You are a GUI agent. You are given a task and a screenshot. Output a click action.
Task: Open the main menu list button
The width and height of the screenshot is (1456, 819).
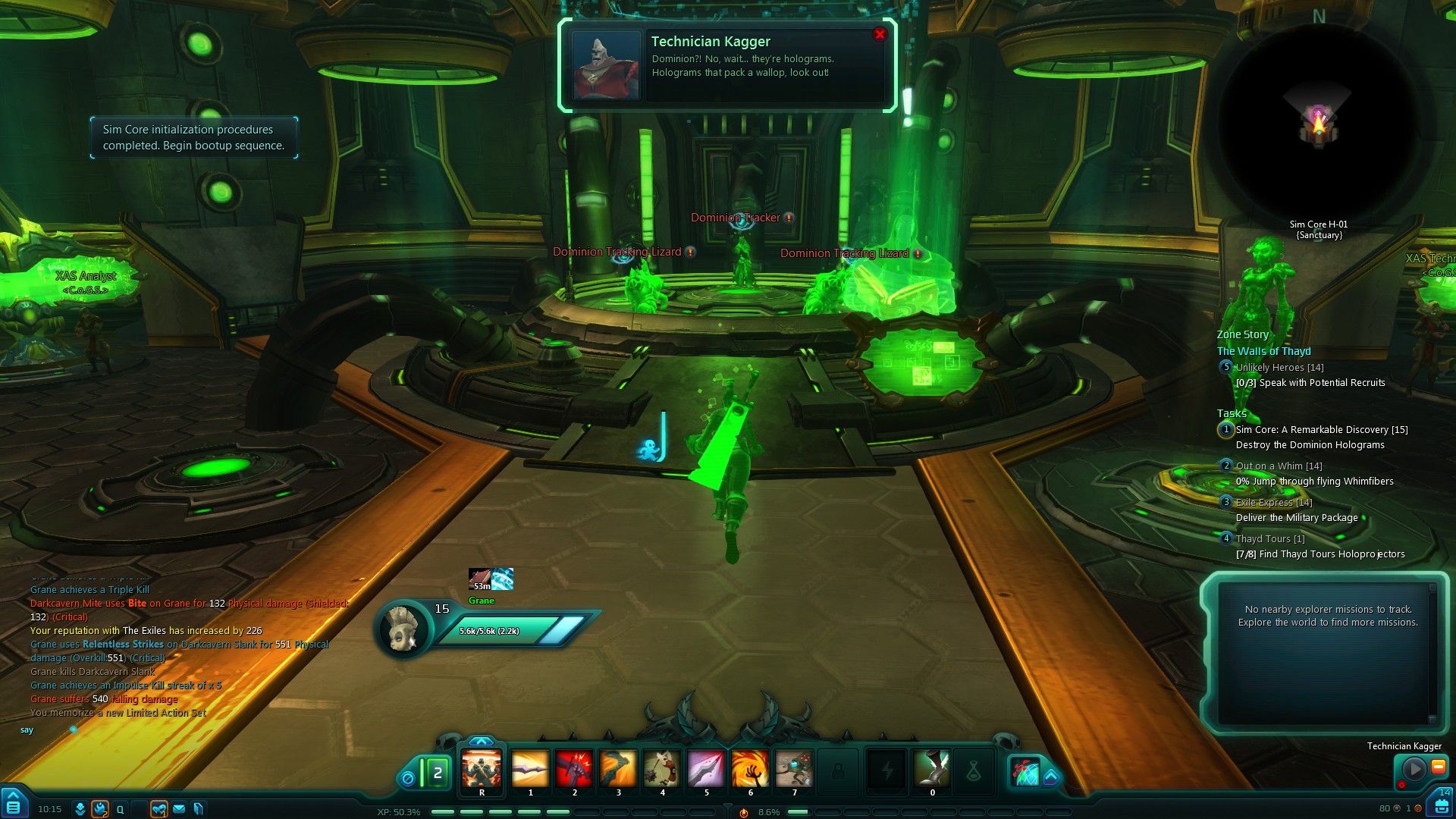click(x=14, y=805)
